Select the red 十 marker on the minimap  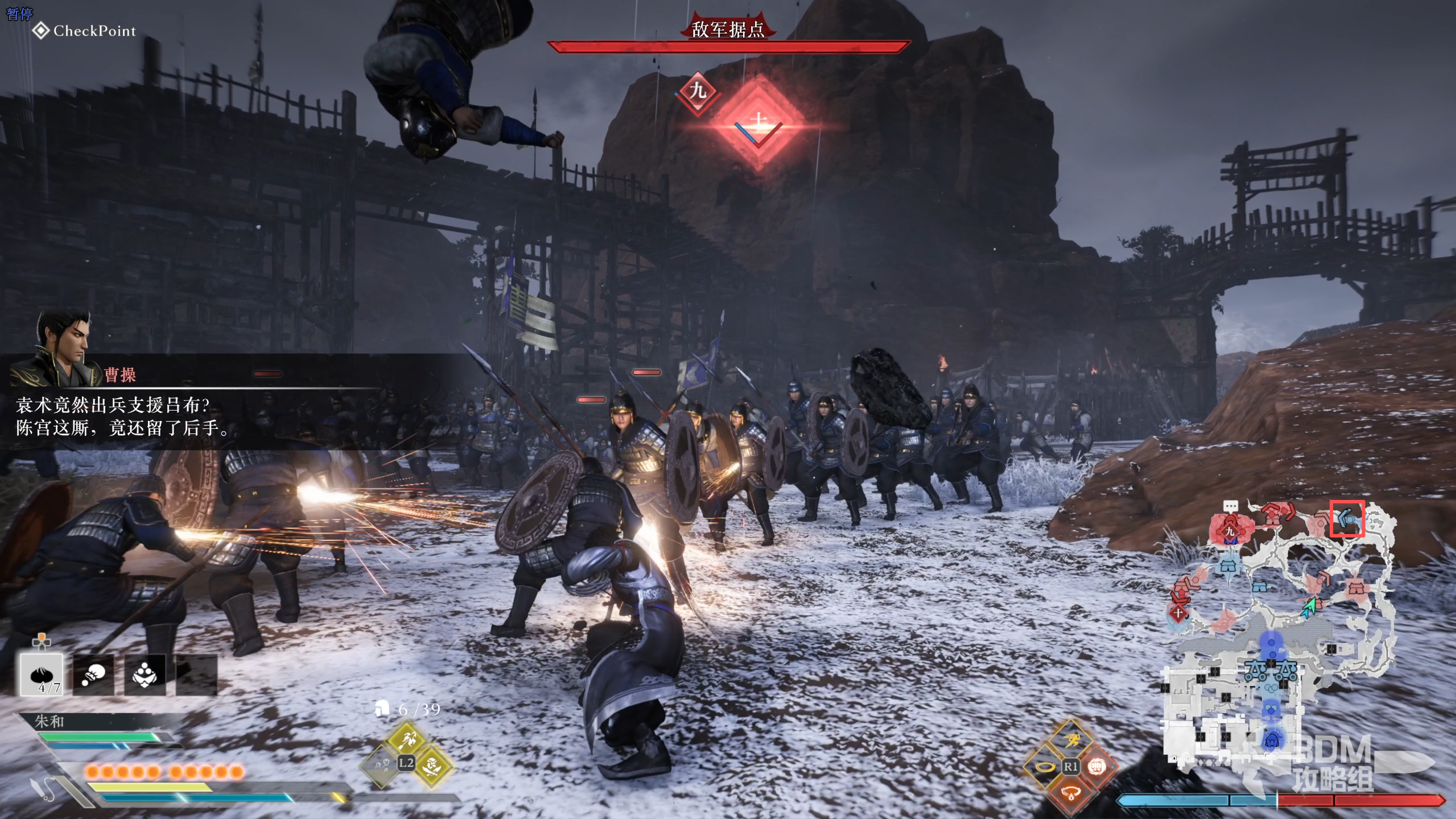[1178, 613]
